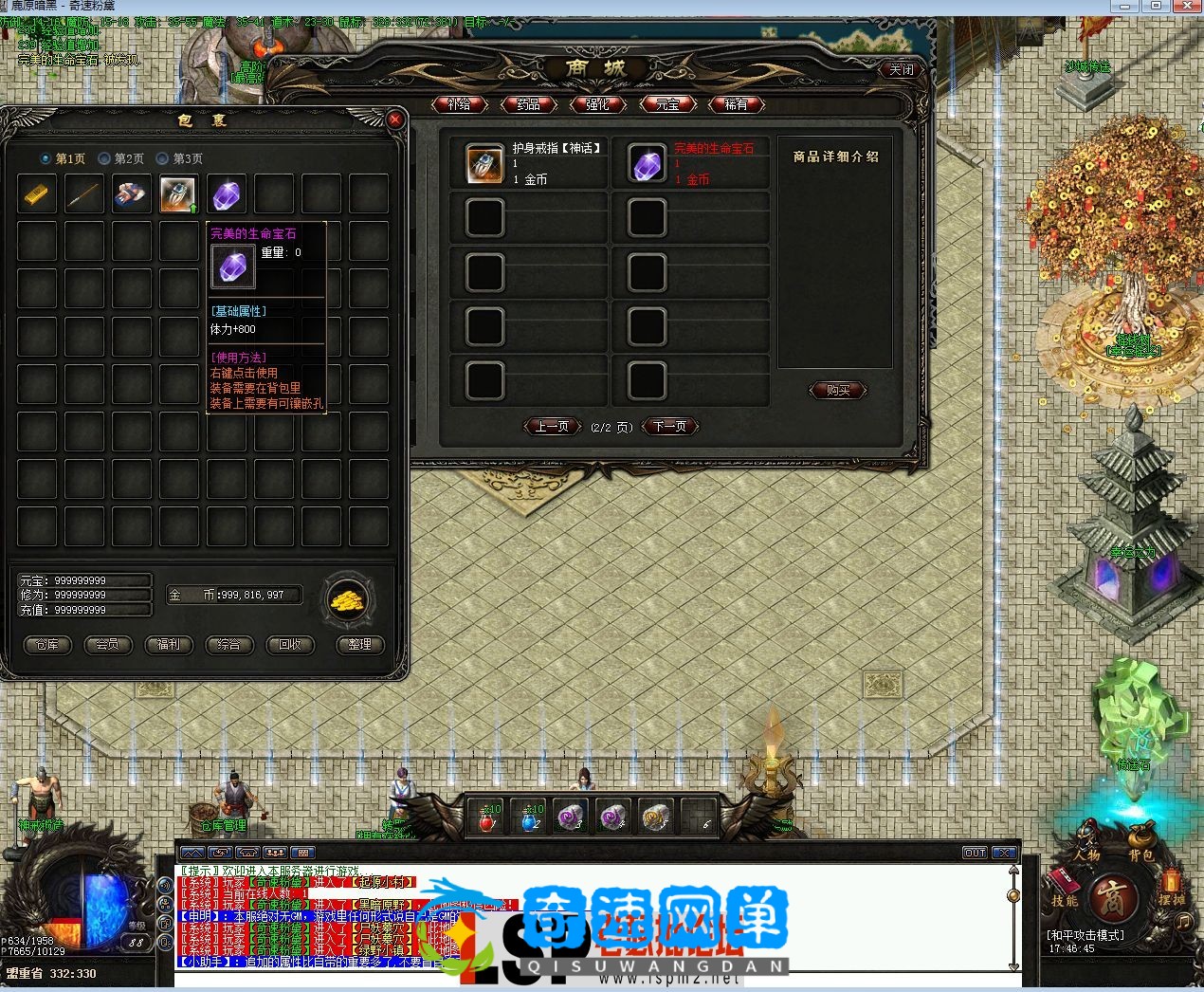The width and height of the screenshot is (1204, 992).
Task: Sort the bag with the 整理 button
Action: (359, 645)
